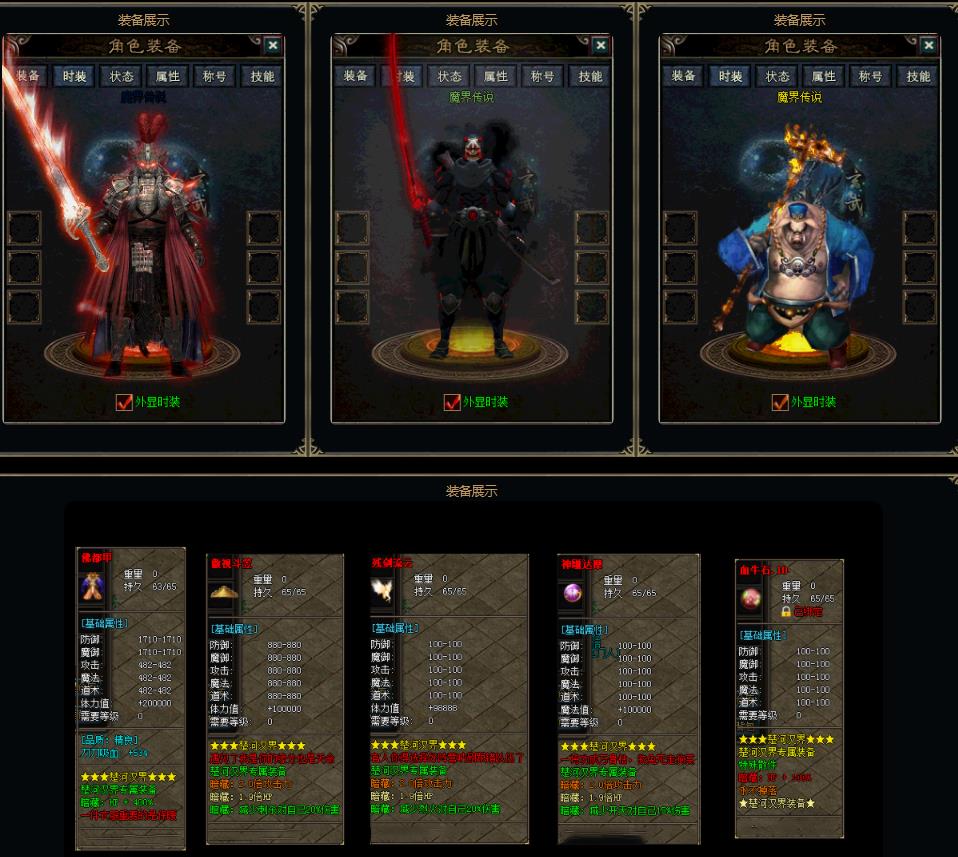This screenshot has height=857, width=958.
Task: Toggle 外显时装 checkbox under the fat monk
Action: pyautogui.click(x=781, y=402)
